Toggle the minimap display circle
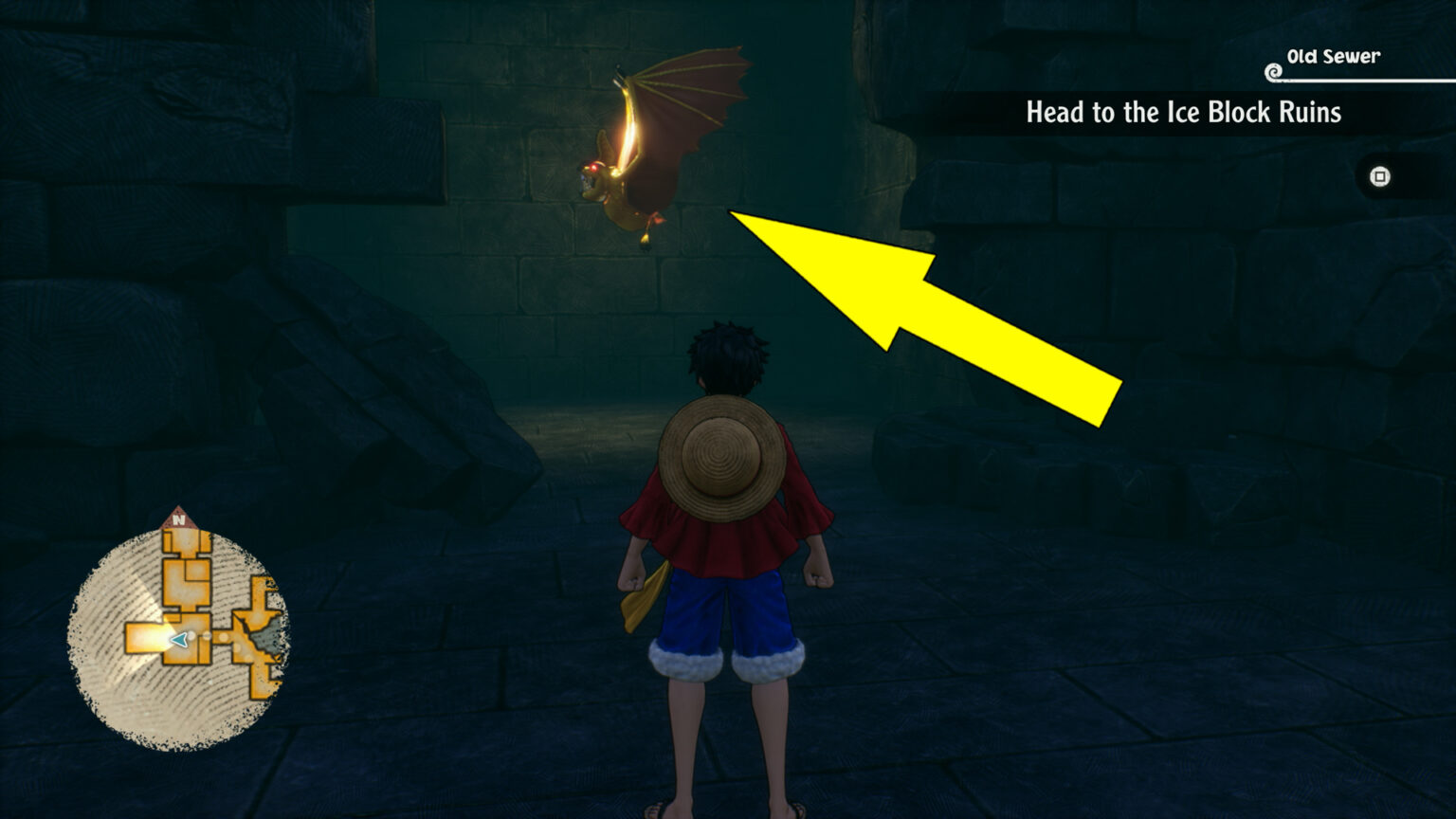 [175, 630]
